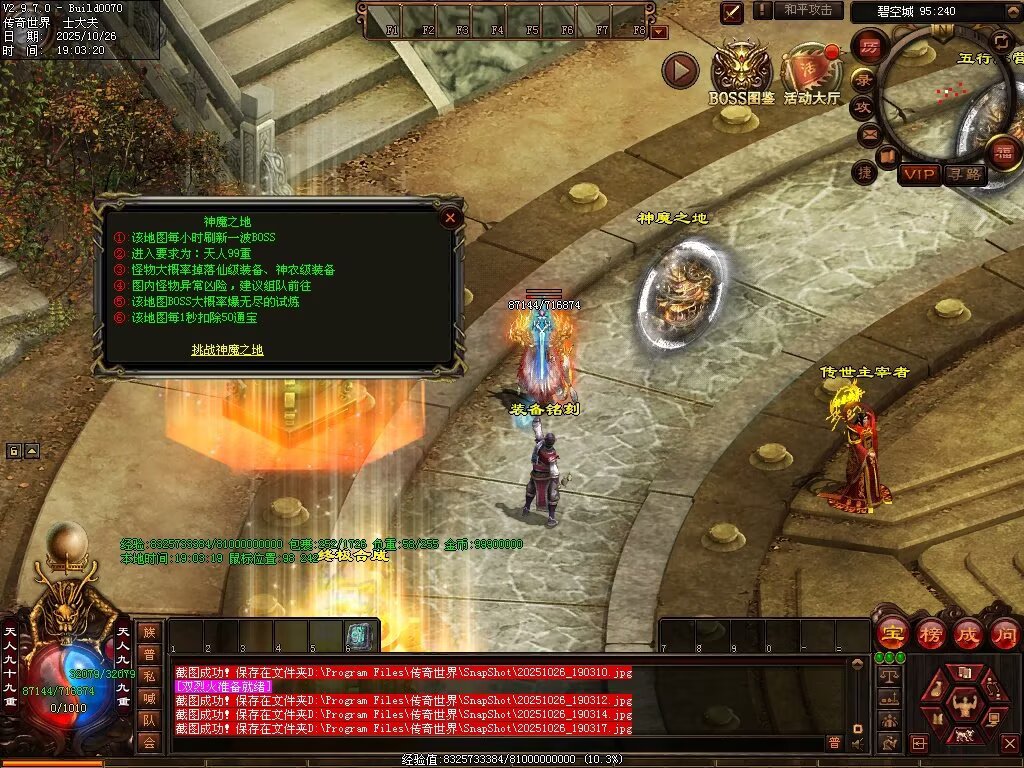
Task: Activate the 寻路 pathfinding button
Action: coord(965,174)
